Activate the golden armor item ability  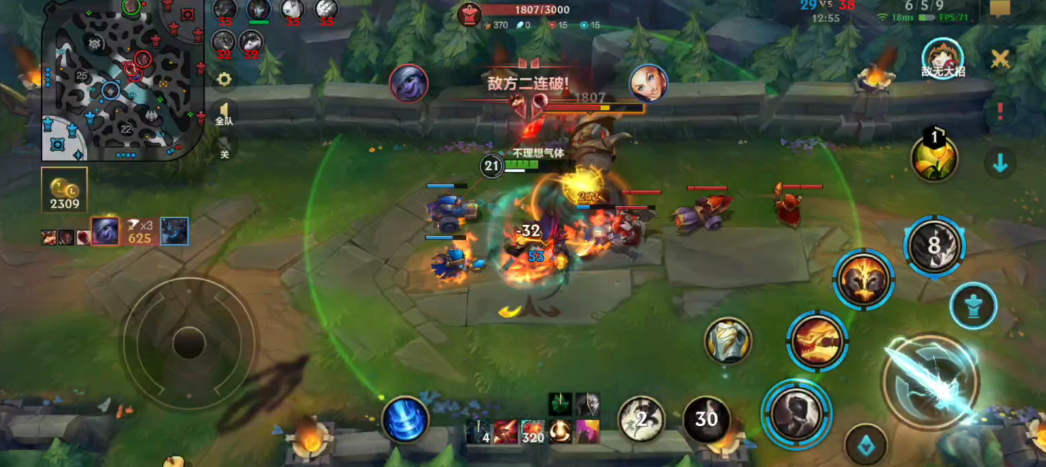[x=728, y=341]
